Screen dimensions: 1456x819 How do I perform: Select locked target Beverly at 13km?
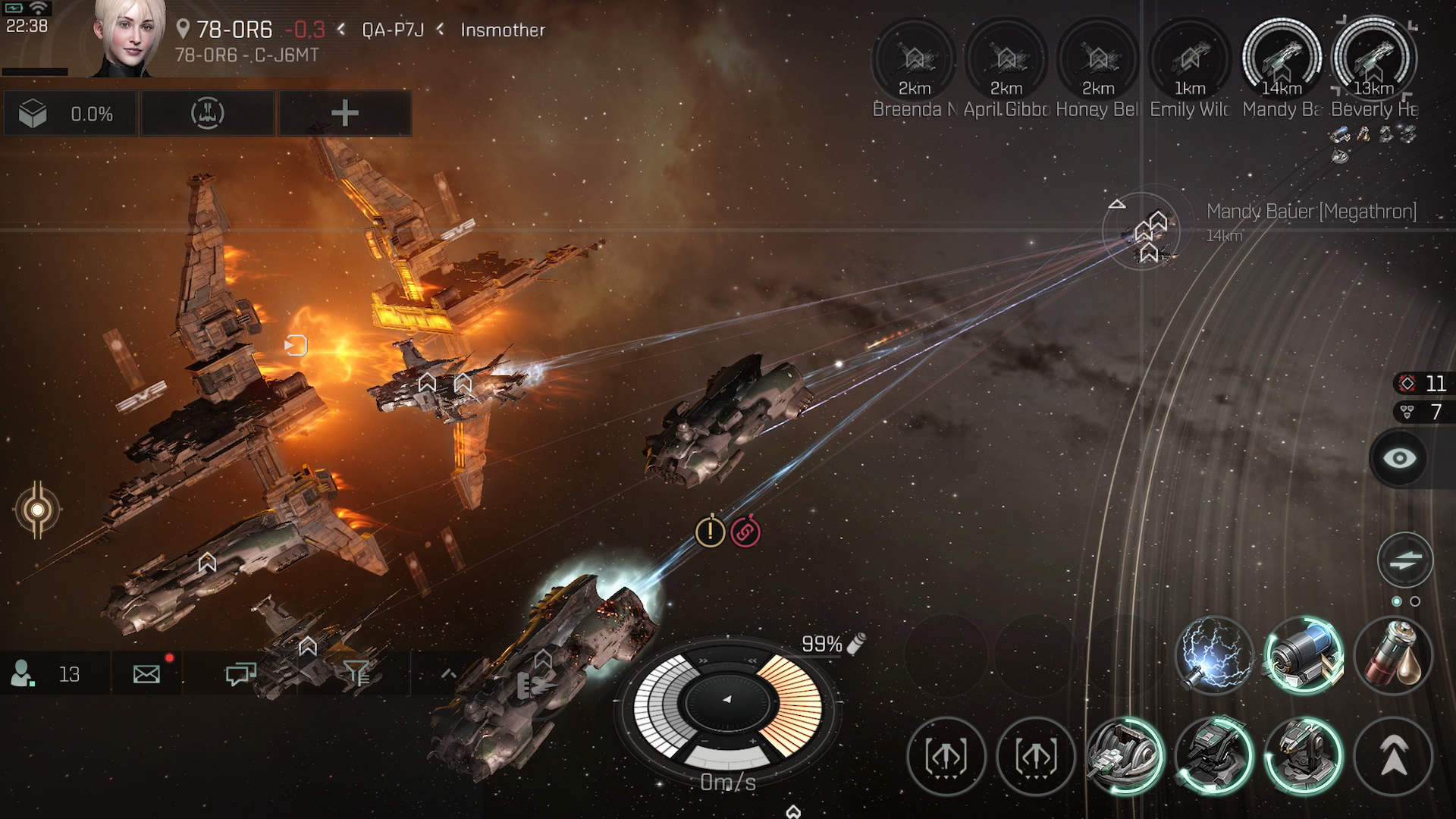(x=1373, y=61)
